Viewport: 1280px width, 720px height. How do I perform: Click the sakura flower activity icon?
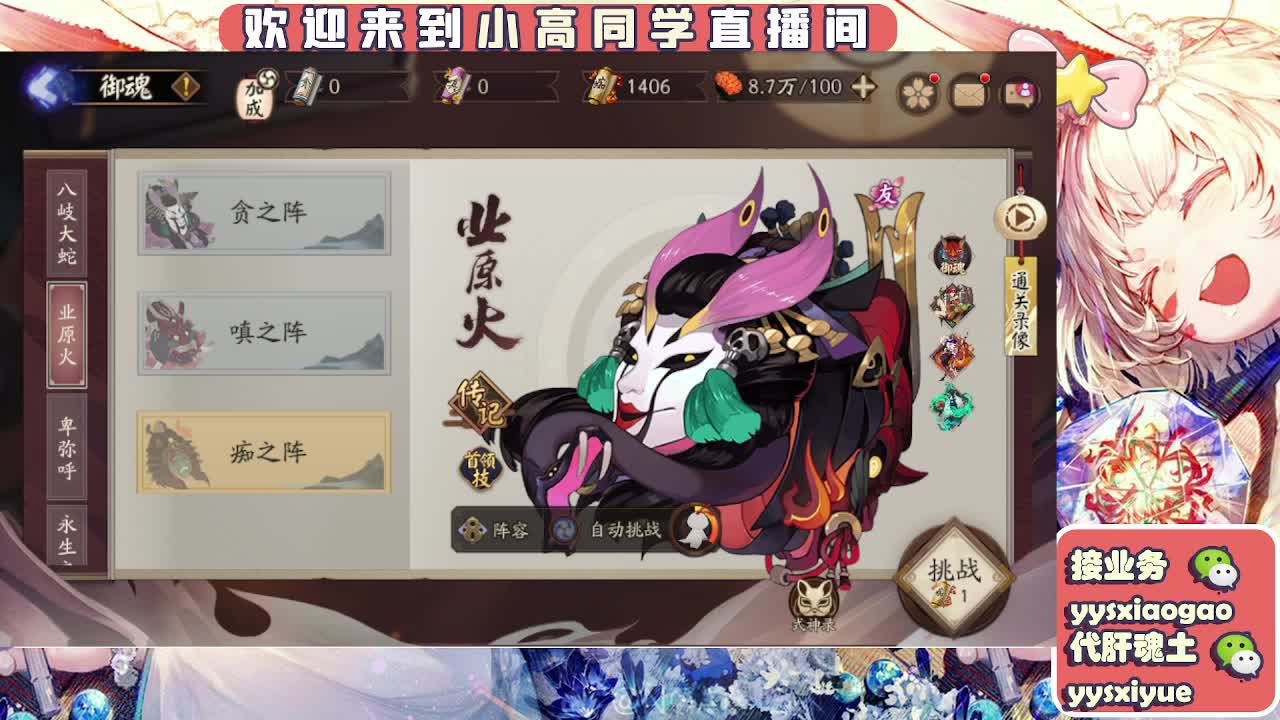tap(917, 91)
